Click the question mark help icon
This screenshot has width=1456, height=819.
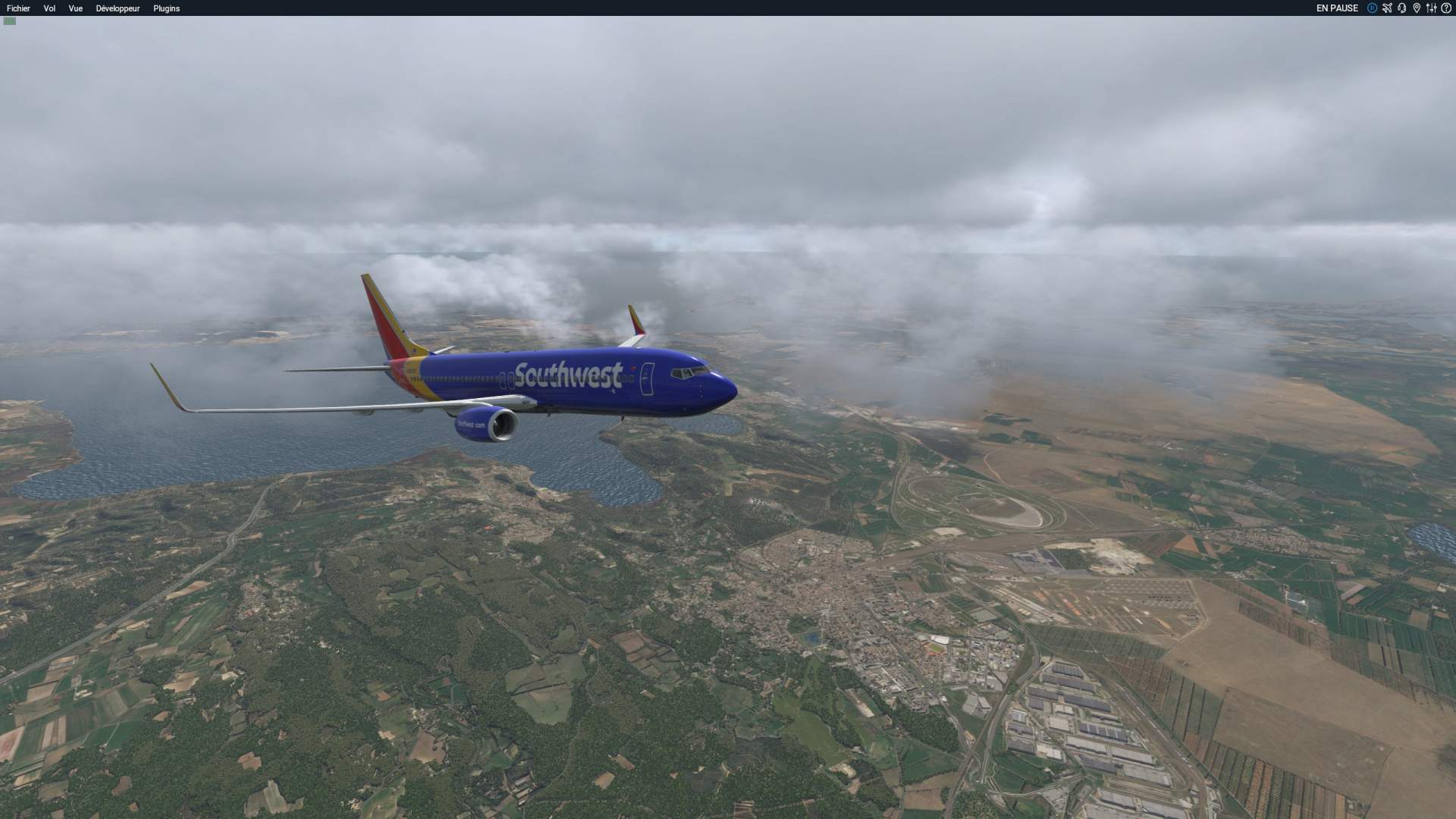(1445, 8)
